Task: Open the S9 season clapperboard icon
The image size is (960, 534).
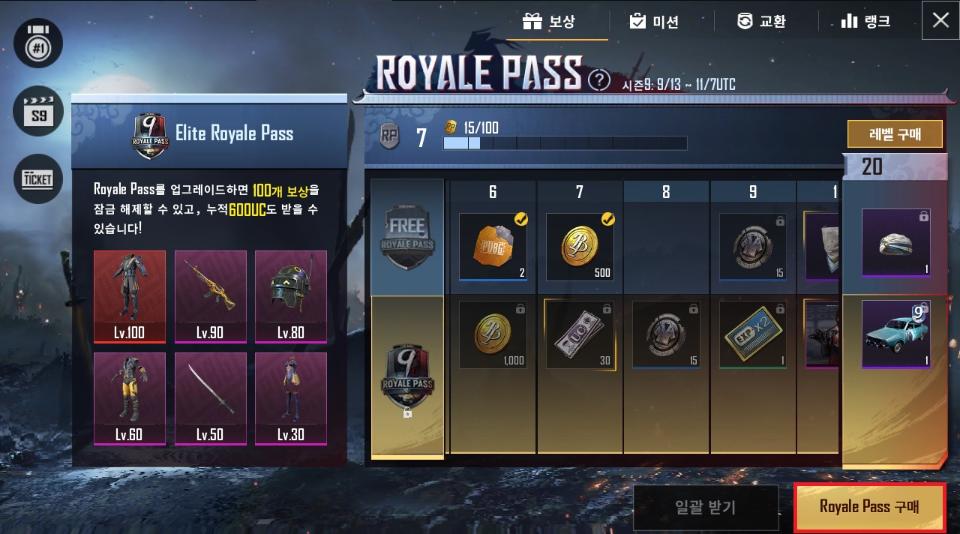Action: [38, 111]
